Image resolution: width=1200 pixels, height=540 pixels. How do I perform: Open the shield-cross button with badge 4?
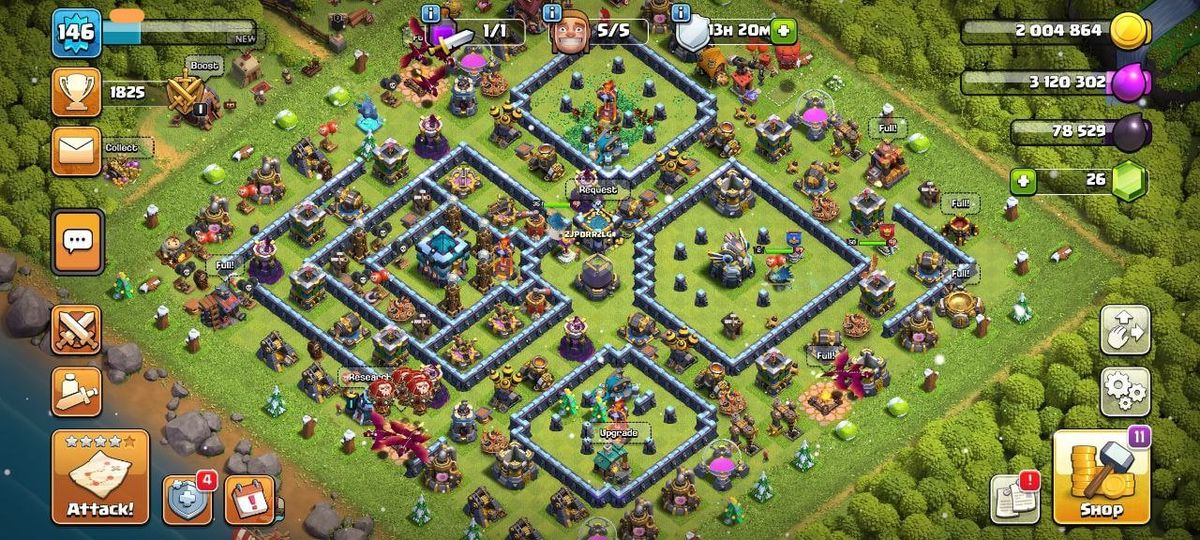pyautogui.click(x=187, y=498)
